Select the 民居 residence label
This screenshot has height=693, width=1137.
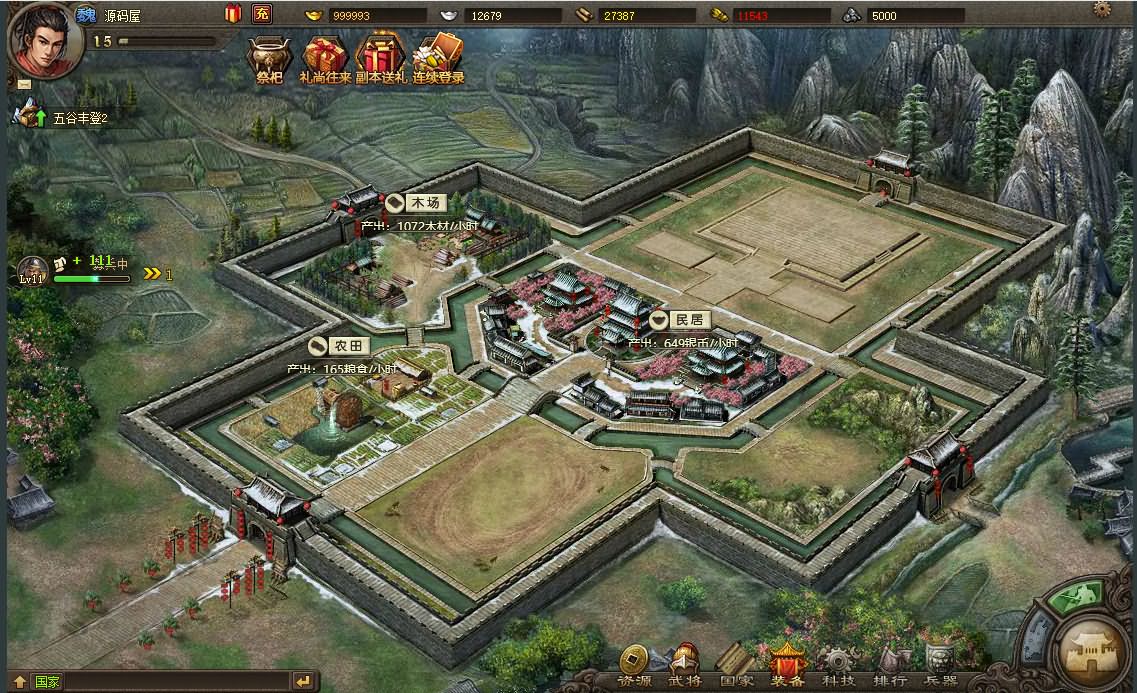tap(680, 320)
